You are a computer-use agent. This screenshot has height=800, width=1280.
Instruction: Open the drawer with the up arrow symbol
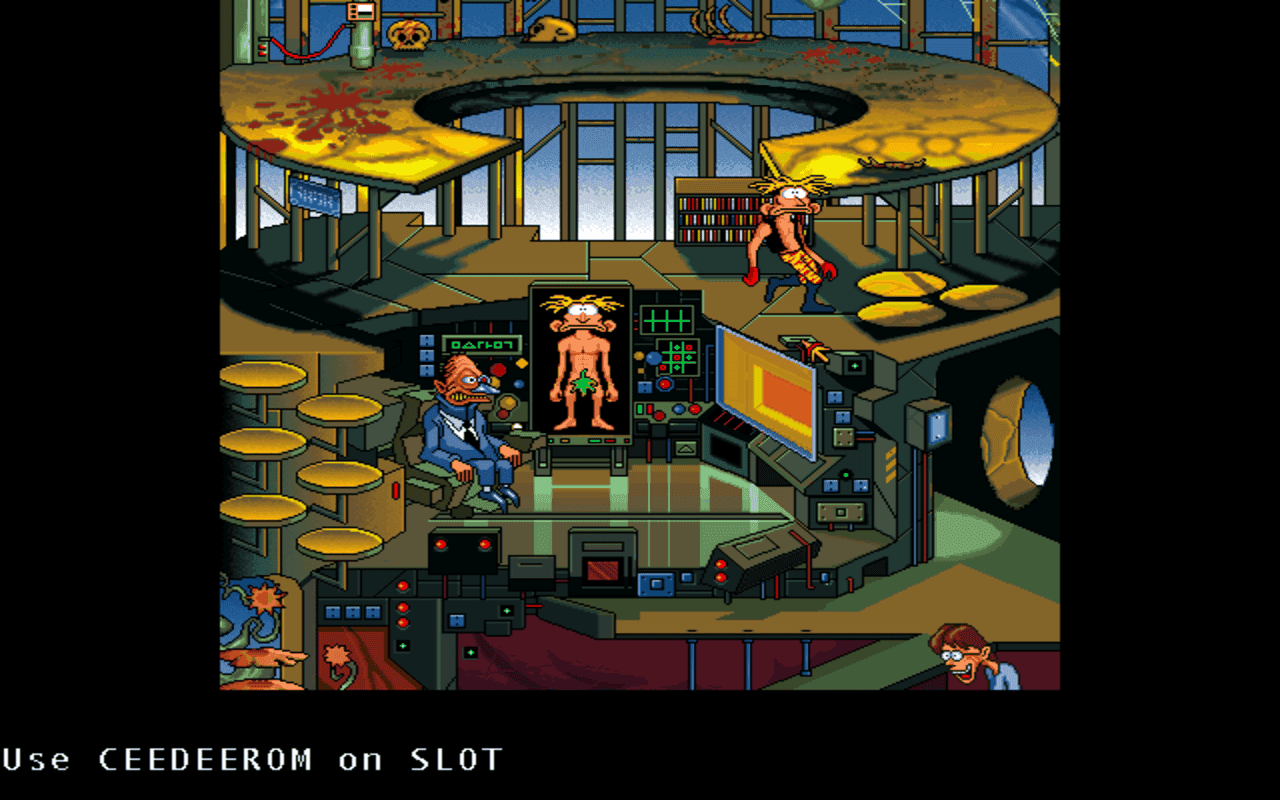tap(685, 448)
